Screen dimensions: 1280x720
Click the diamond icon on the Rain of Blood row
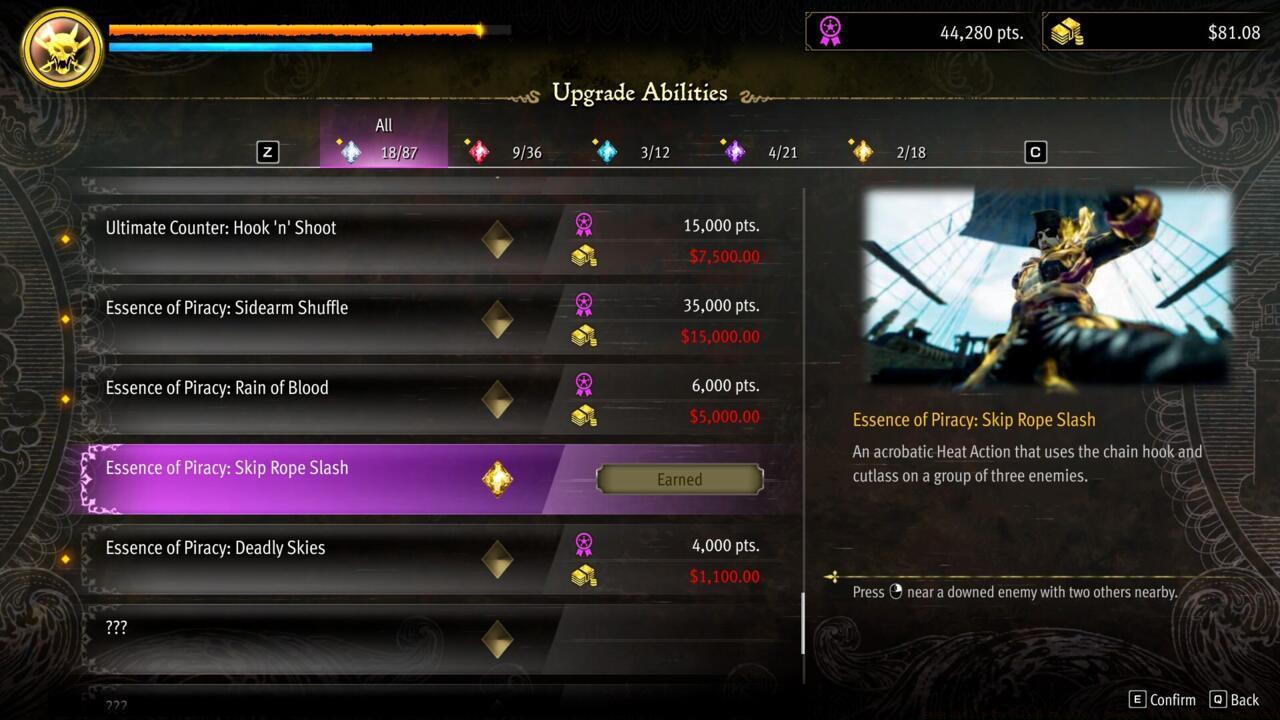point(497,400)
